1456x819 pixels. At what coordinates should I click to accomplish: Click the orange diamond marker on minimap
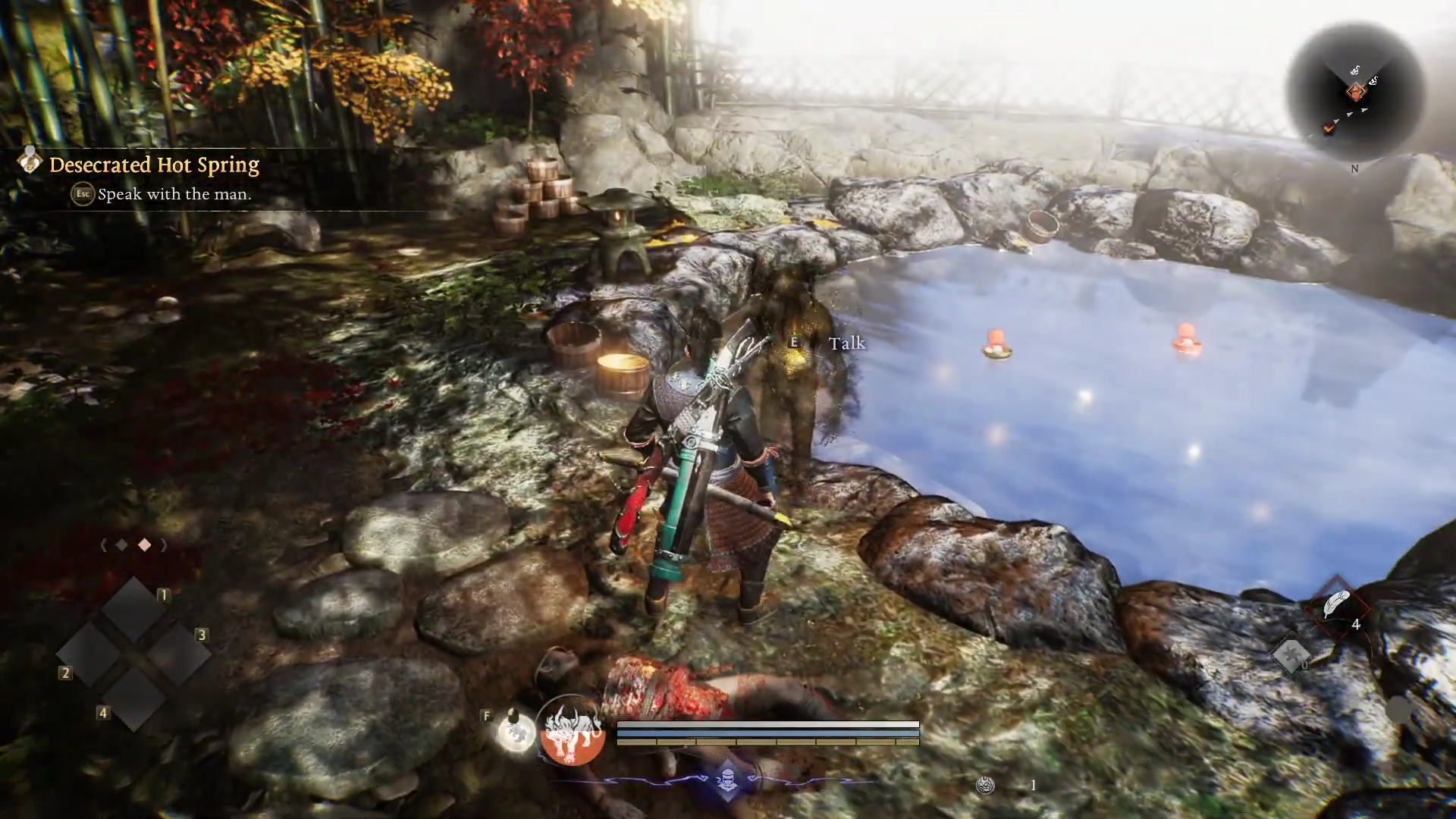click(x=1356, y=93)
